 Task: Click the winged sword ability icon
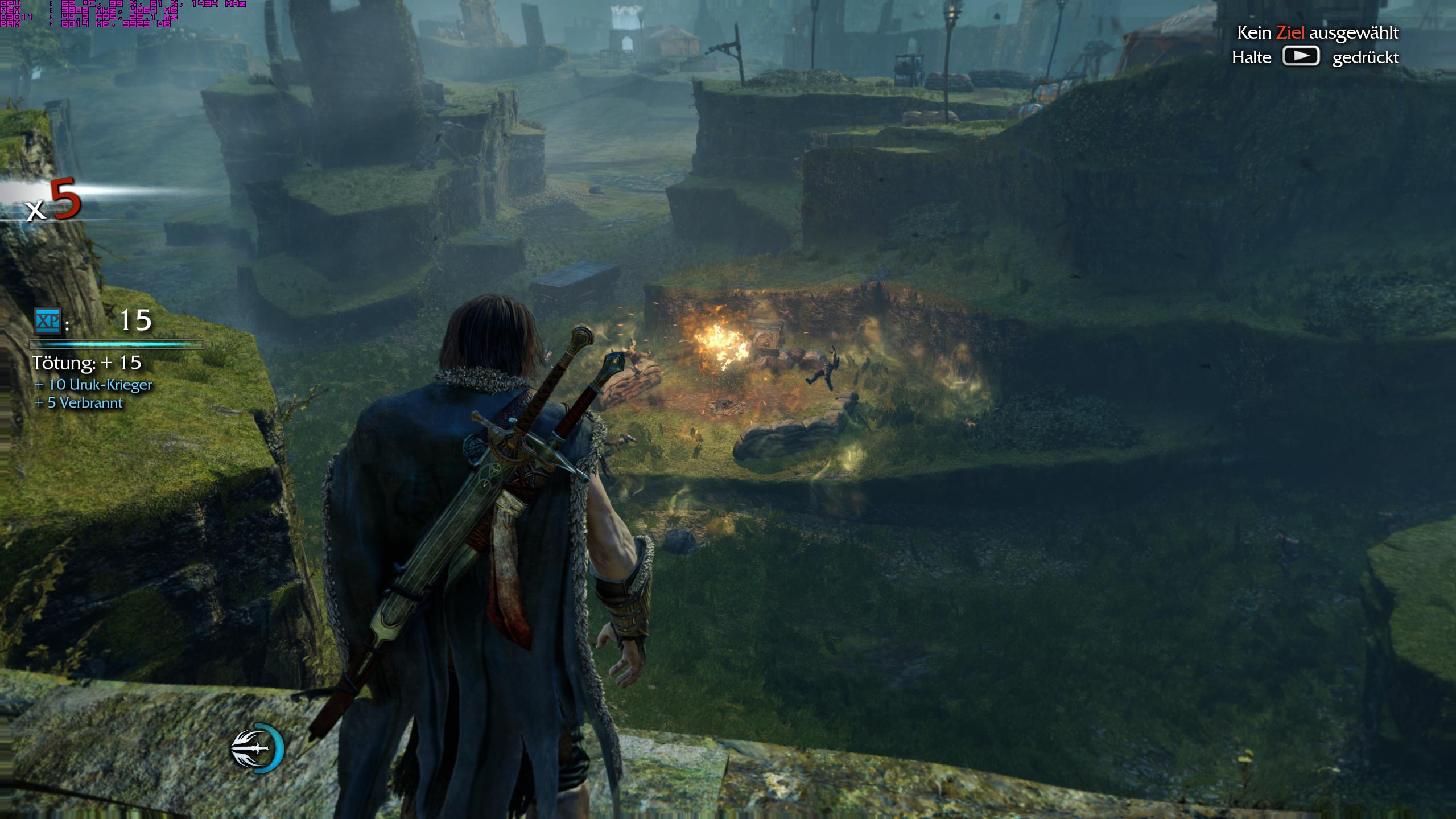[x=255, y=748]
